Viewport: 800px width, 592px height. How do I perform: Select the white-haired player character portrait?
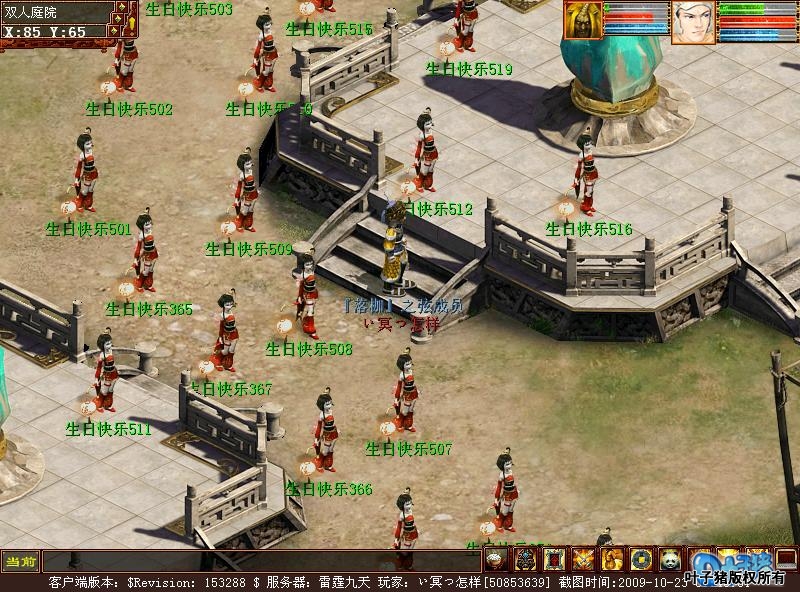click(x=693, y=23)
